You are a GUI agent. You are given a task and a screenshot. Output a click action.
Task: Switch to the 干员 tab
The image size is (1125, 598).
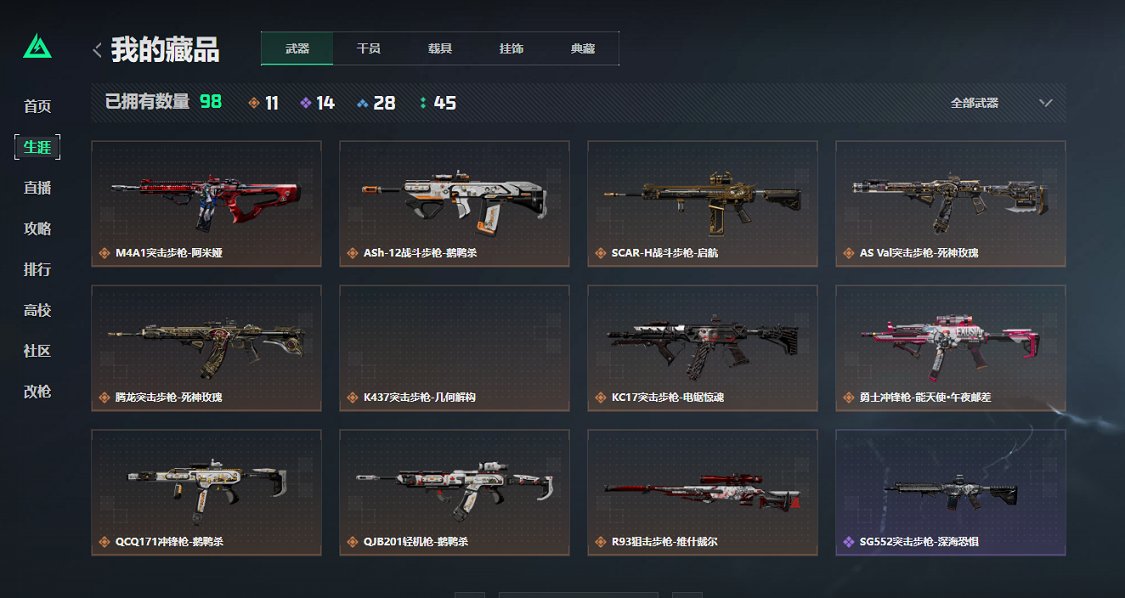[368, 48]
